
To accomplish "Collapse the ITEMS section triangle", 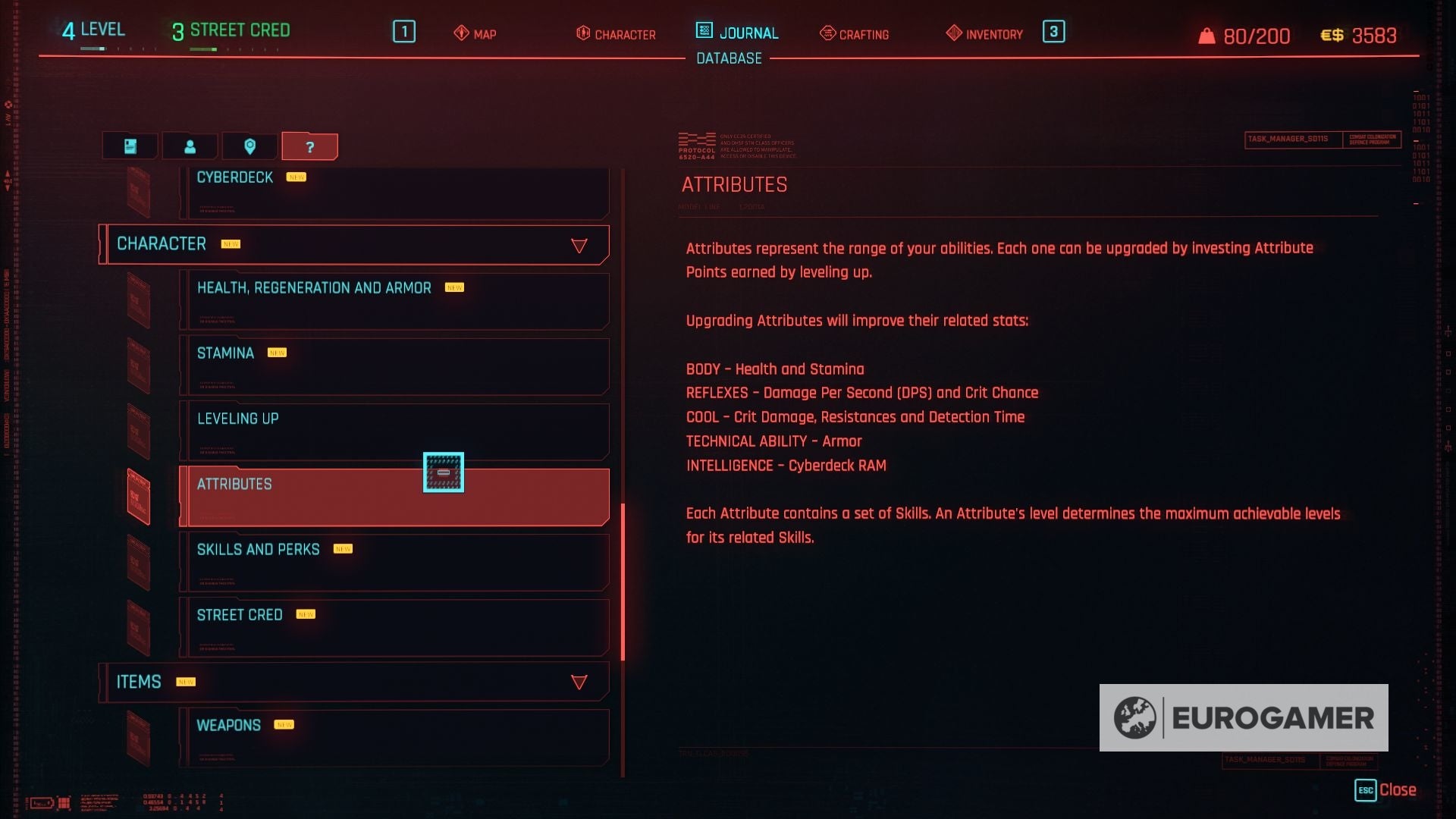I will coord(579,682).
